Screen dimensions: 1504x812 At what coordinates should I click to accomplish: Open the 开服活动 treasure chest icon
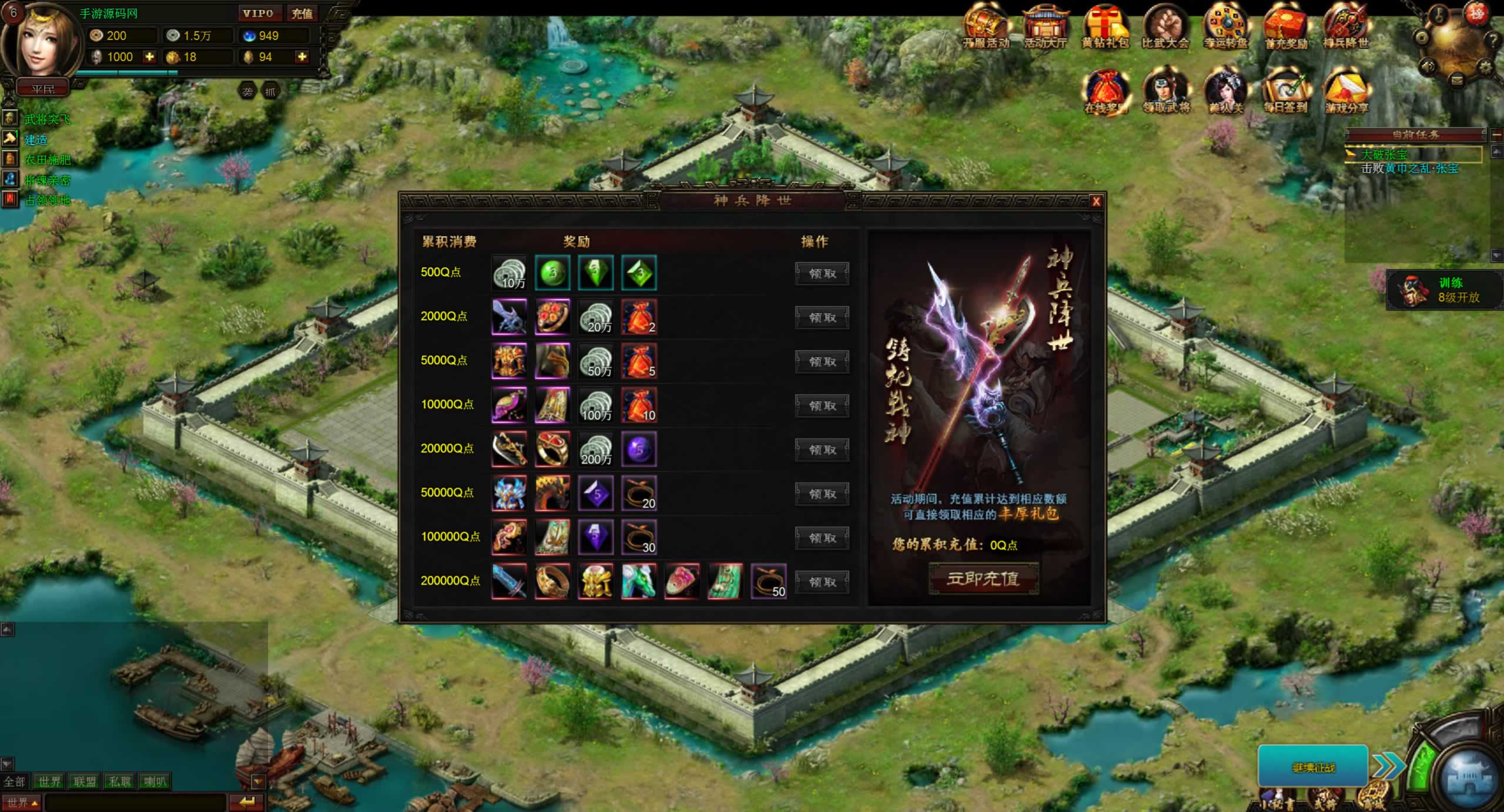(986, 26)
